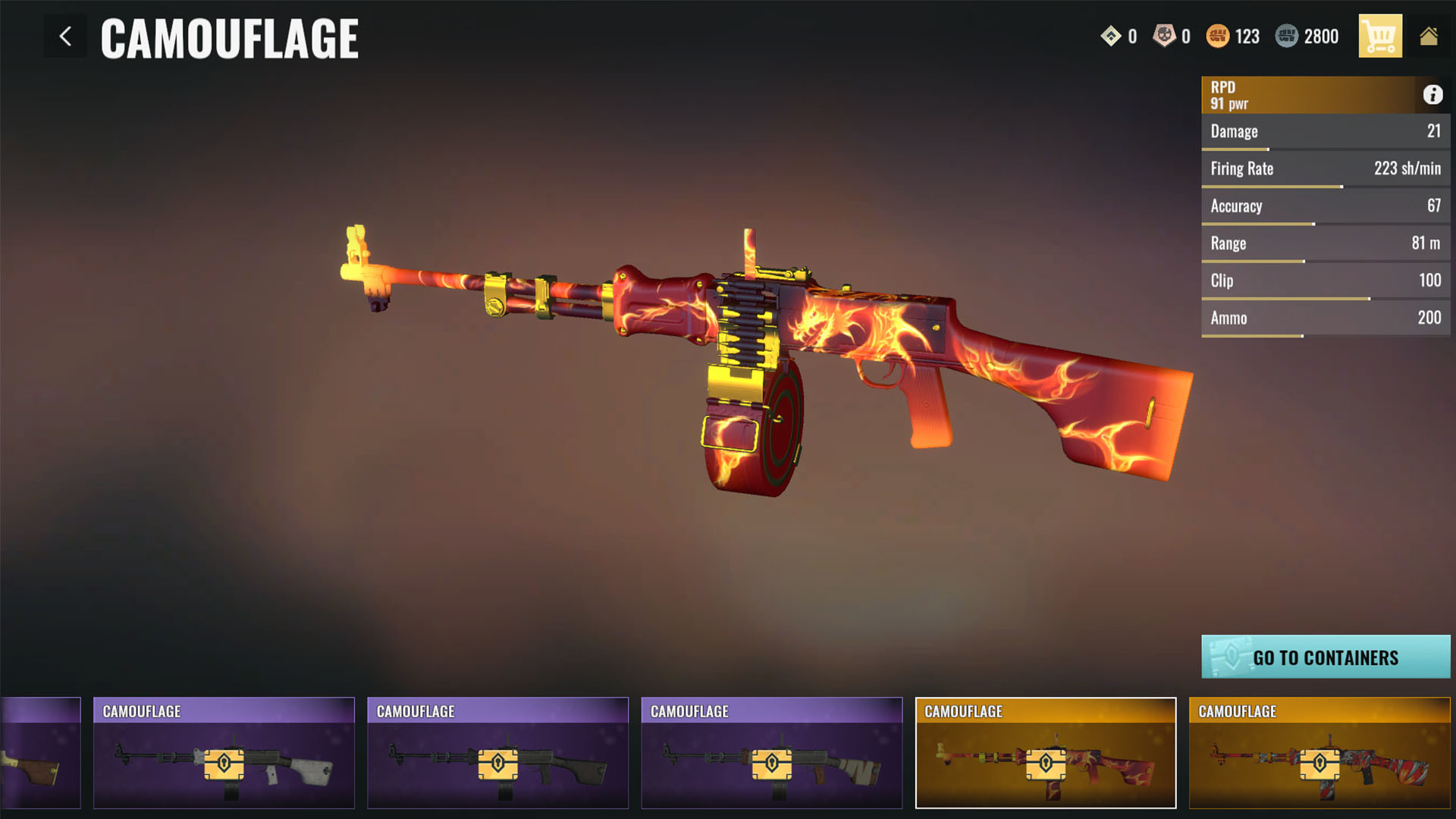This screenshot has height=819, width=1456.
Task: Select the highlighted flame camouflage tile
Action: point(1045,752)
